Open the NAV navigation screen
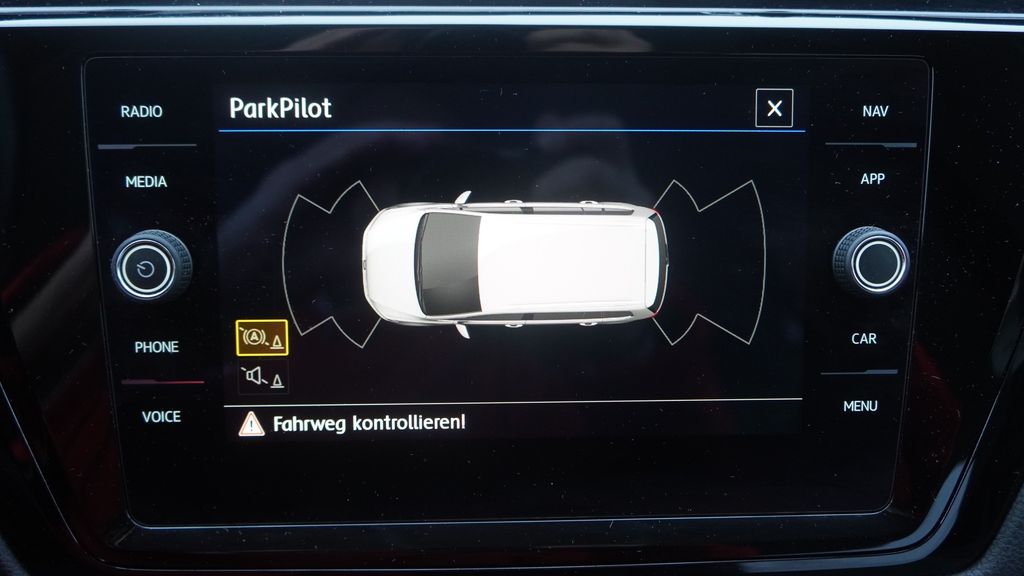 (875, 111)
